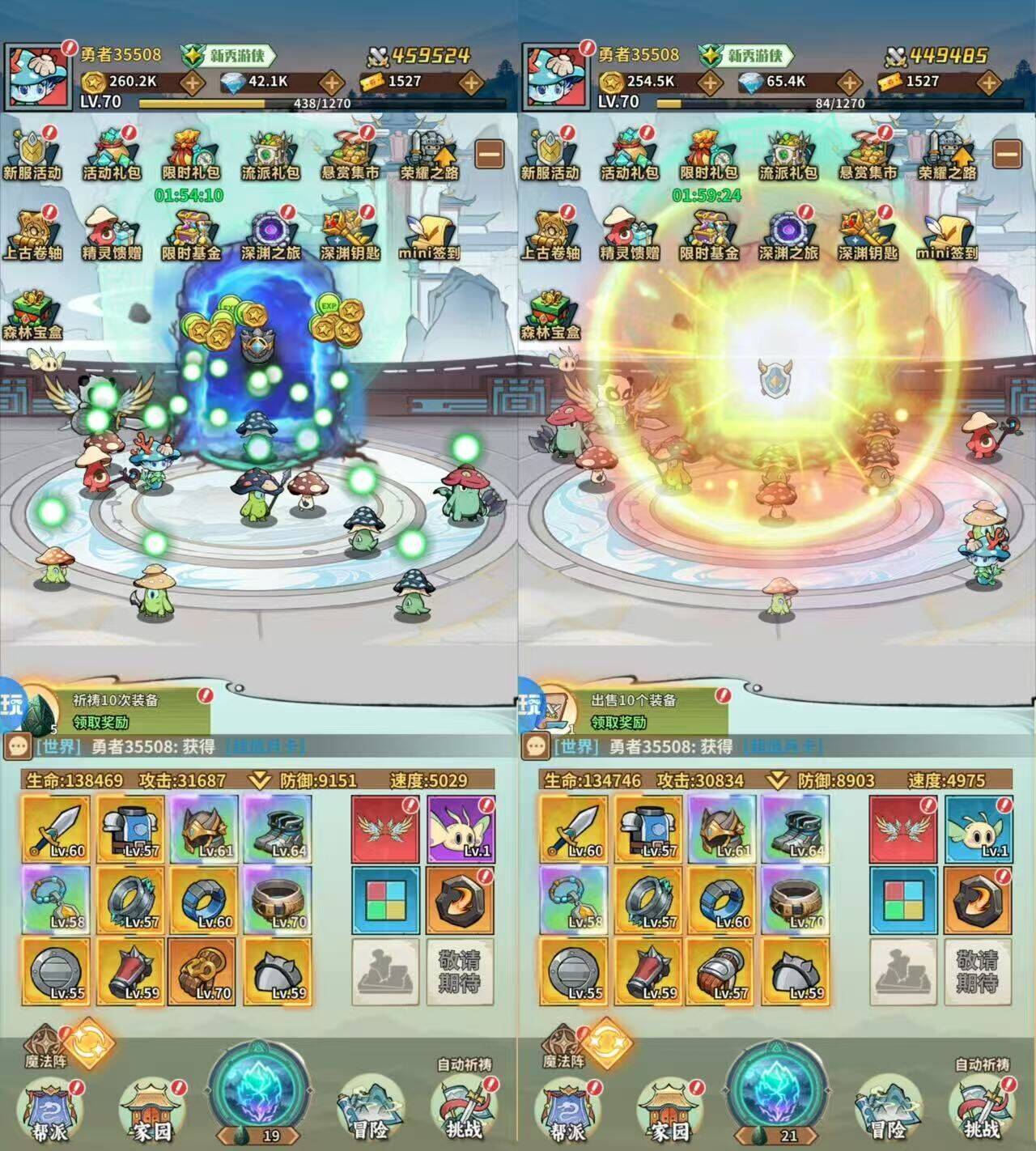Screen dimensions: 1036x1151
Task: Open 深渊之旅 in the right game screen
Action: [788, 235]
